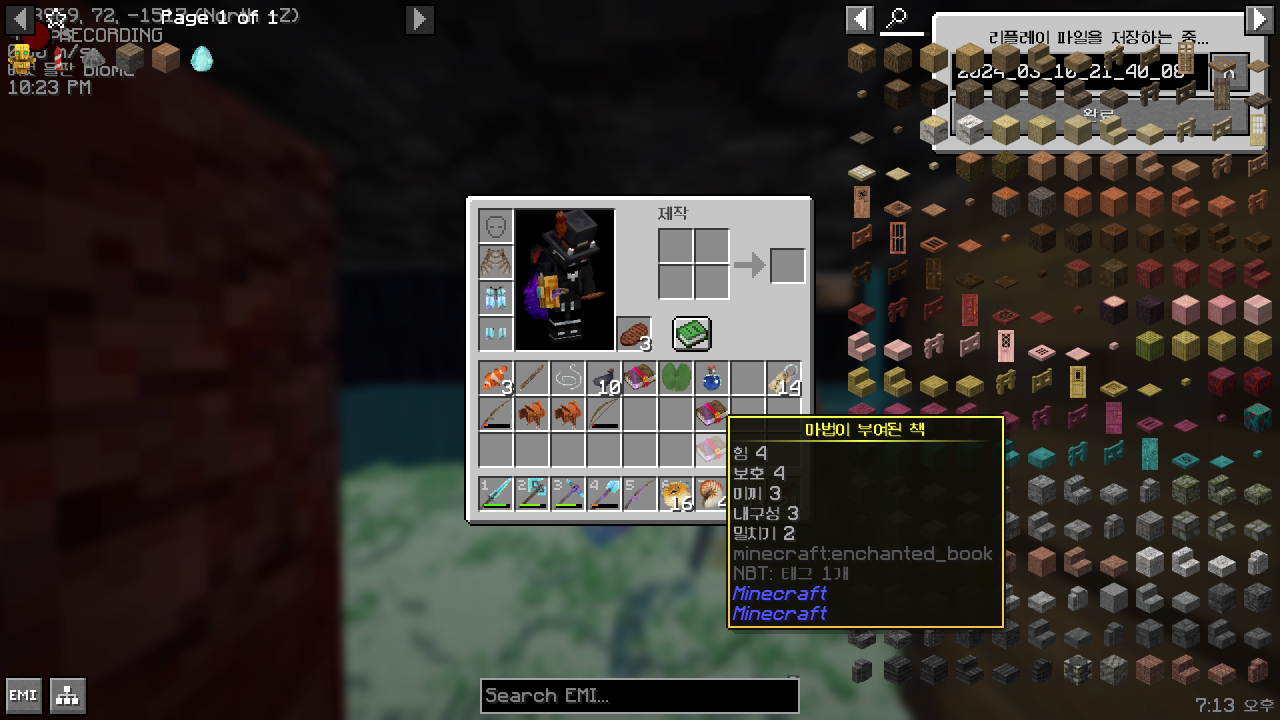
Task: Select the pufferfish stack in hotbar
Action: (676, 494)
